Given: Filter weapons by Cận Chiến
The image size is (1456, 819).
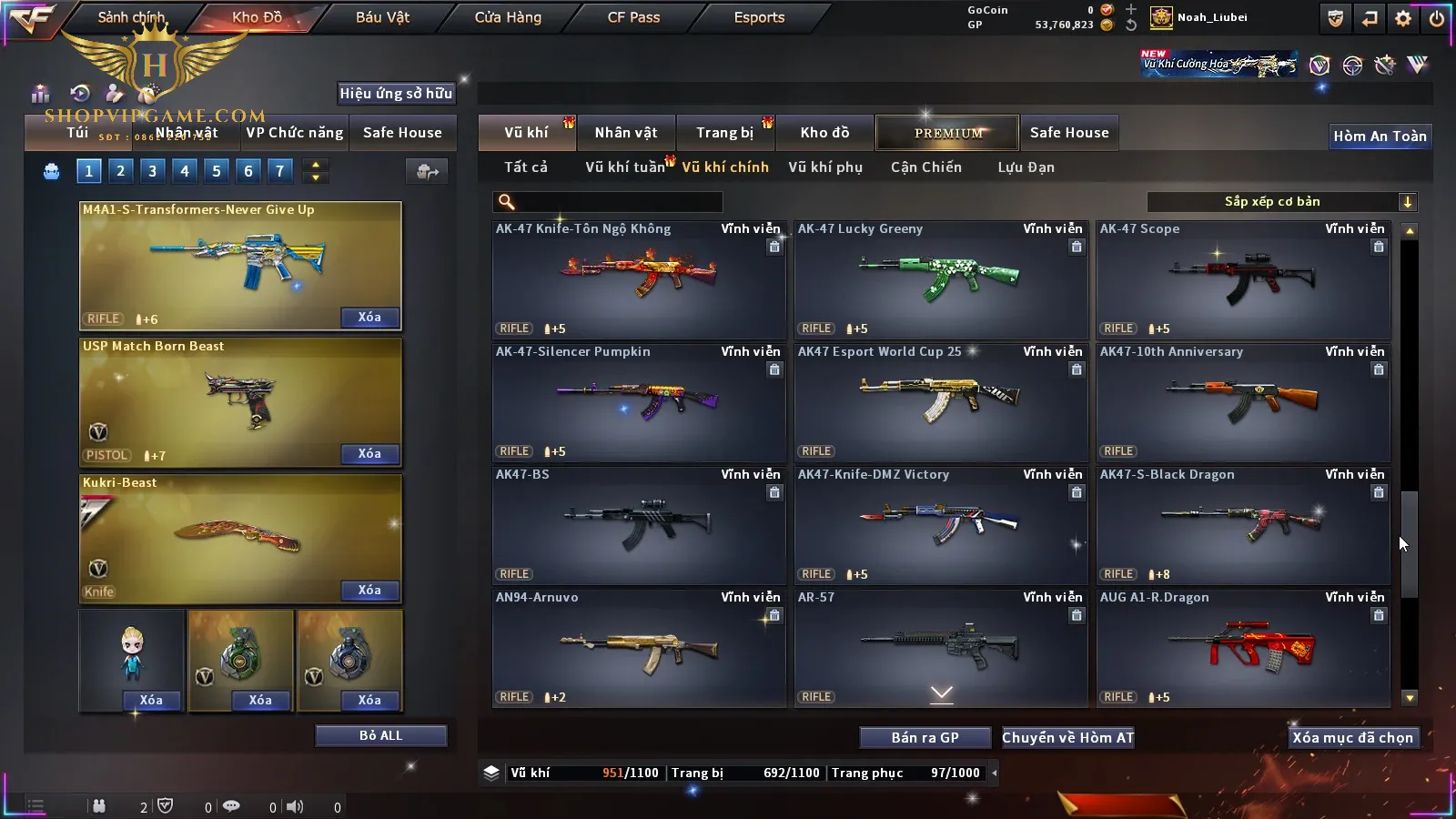Looking at the screenshot, I should click(925, 167).
